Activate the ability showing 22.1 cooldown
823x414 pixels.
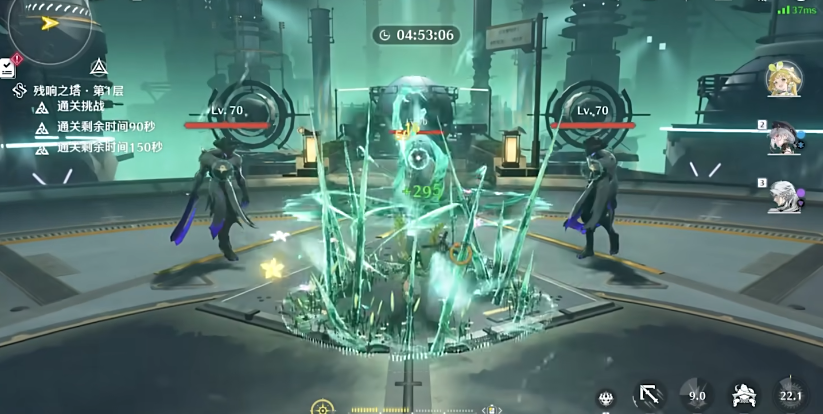click(x=791, y=396)
